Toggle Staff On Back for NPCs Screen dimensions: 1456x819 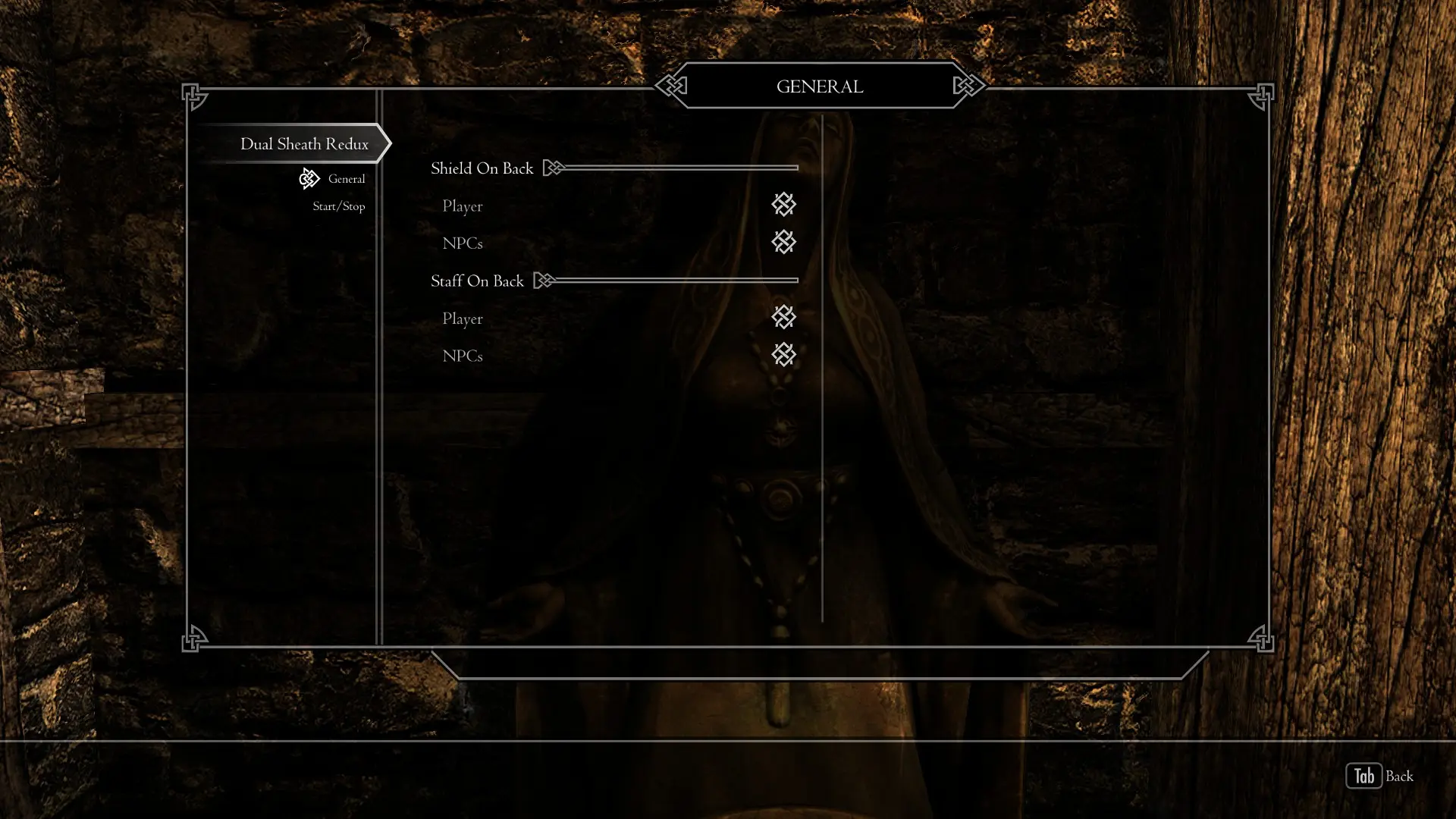pyautogui.click(x=783, y=355)
